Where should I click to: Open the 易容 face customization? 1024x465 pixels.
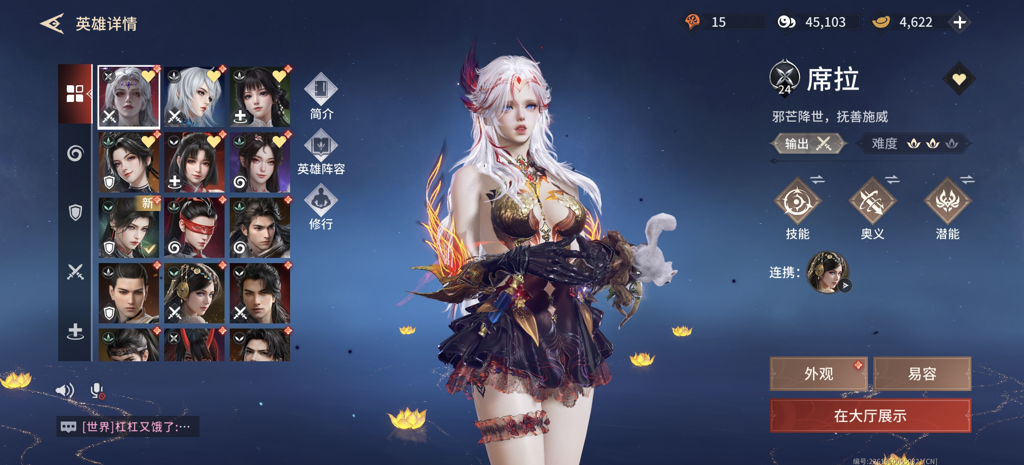click(x=922, y=374)
